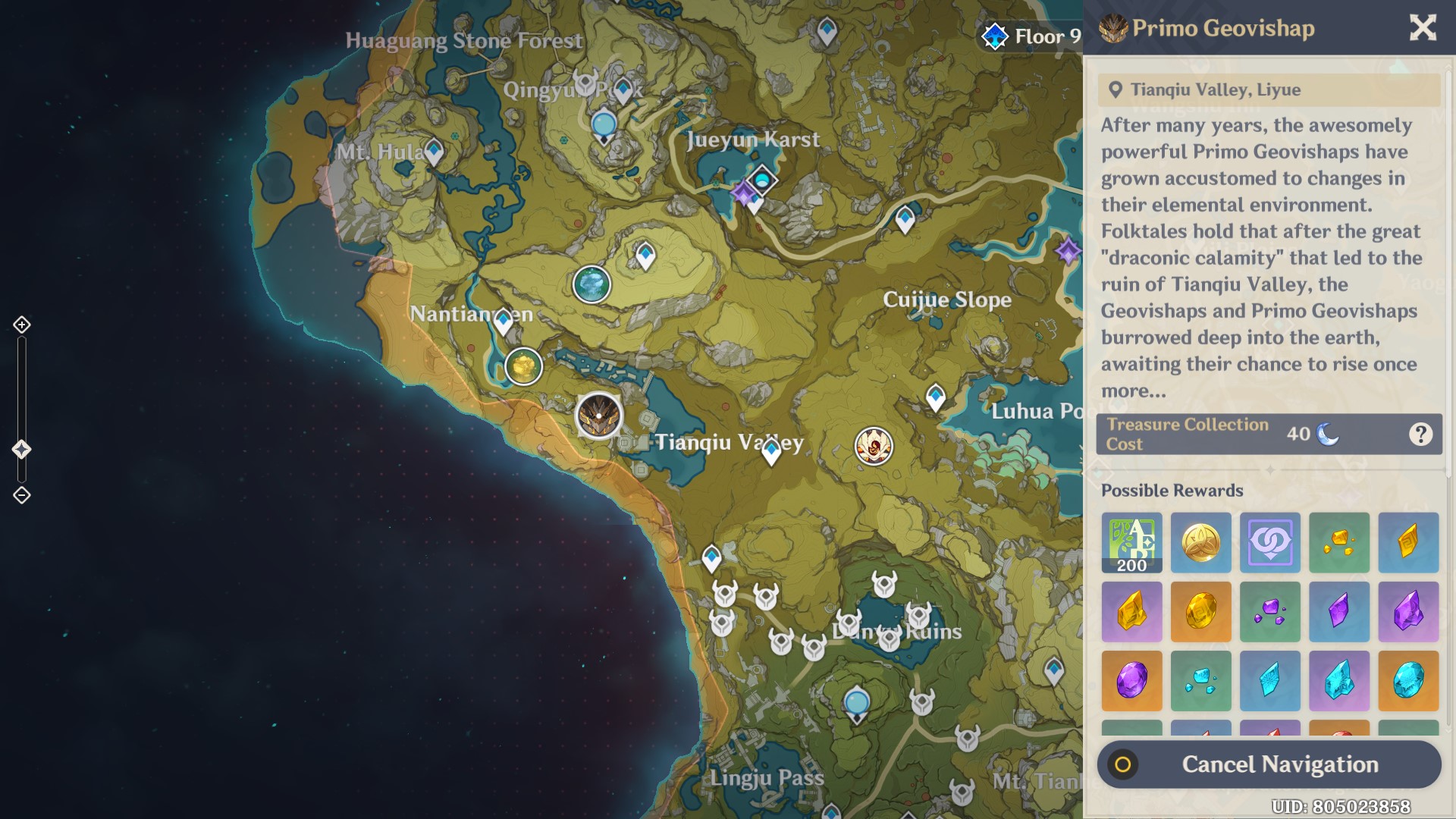Zoom out with the minus control
This screenshot has width=1456, height=819.
[x=20, y=494]
